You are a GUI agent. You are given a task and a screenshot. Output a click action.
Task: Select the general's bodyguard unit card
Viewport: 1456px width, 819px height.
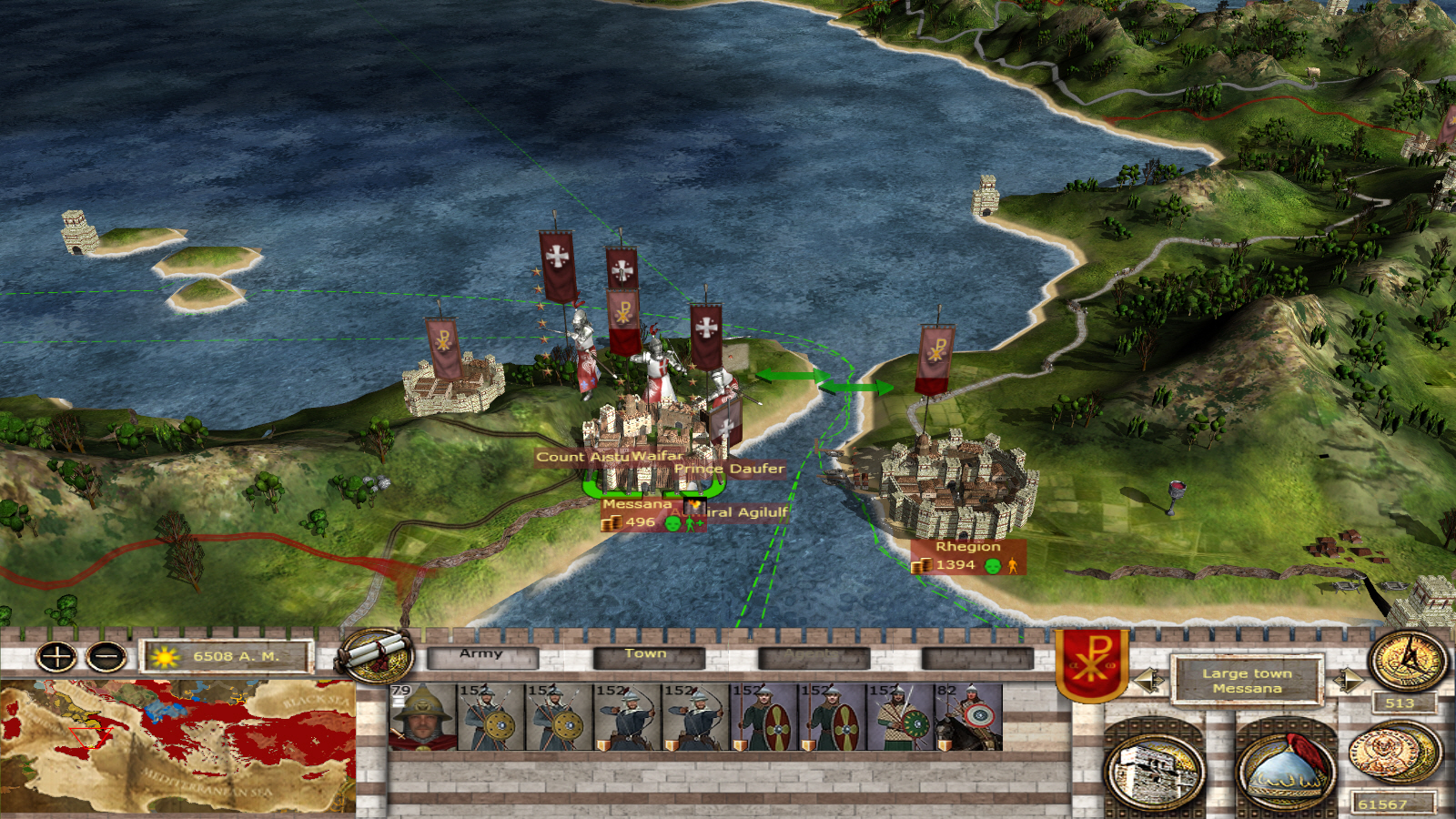pos(422,717)
